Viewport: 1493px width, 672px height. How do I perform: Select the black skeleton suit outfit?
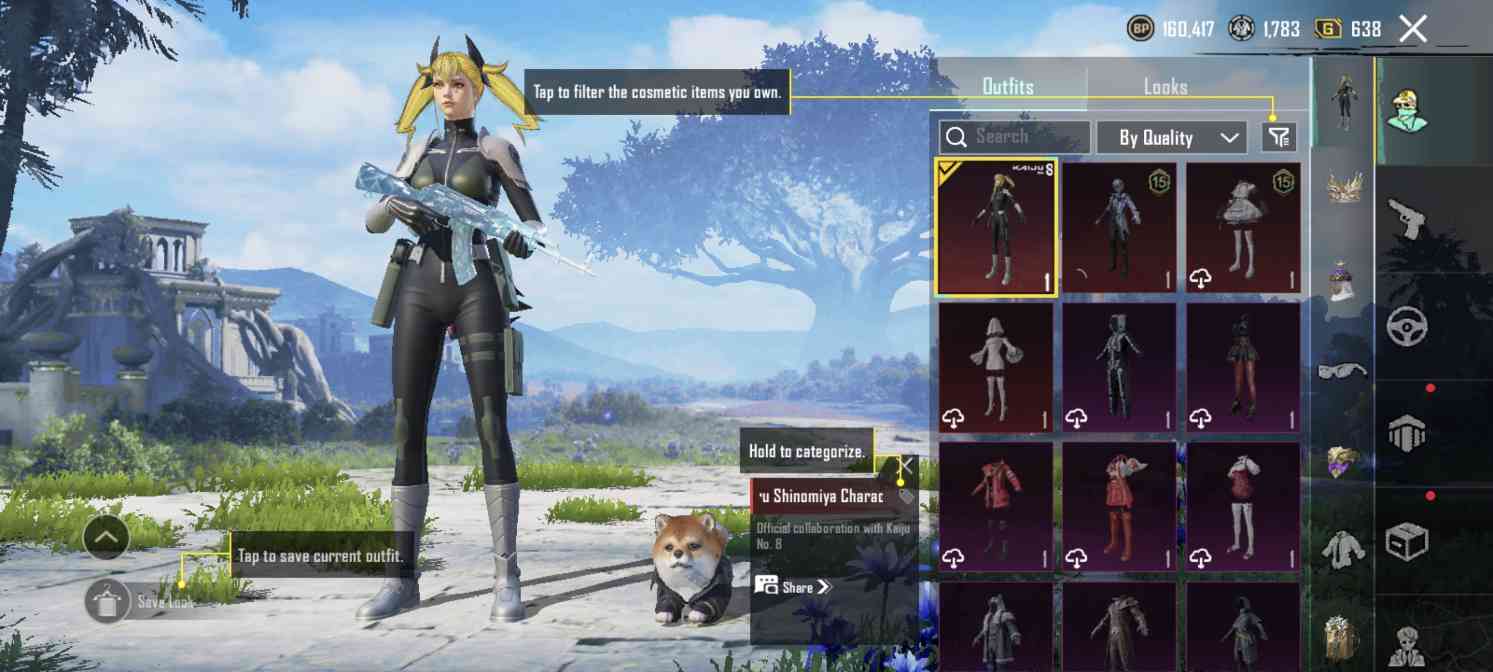click(x=1119, y=367)
